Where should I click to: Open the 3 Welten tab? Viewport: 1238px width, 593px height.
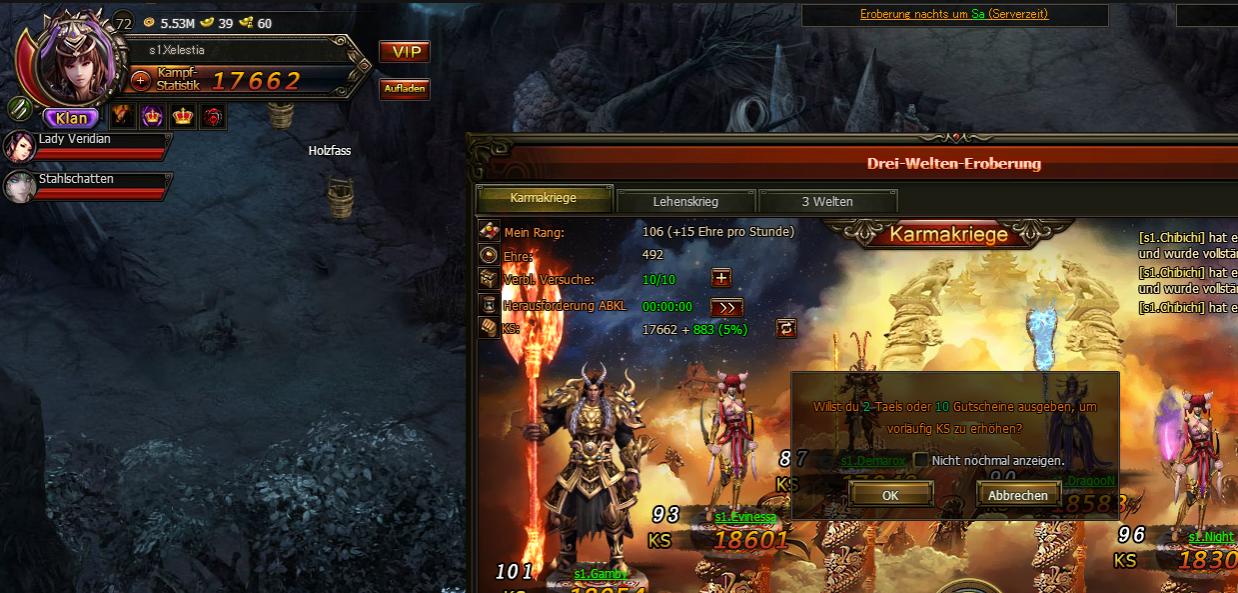coord(827,201)
